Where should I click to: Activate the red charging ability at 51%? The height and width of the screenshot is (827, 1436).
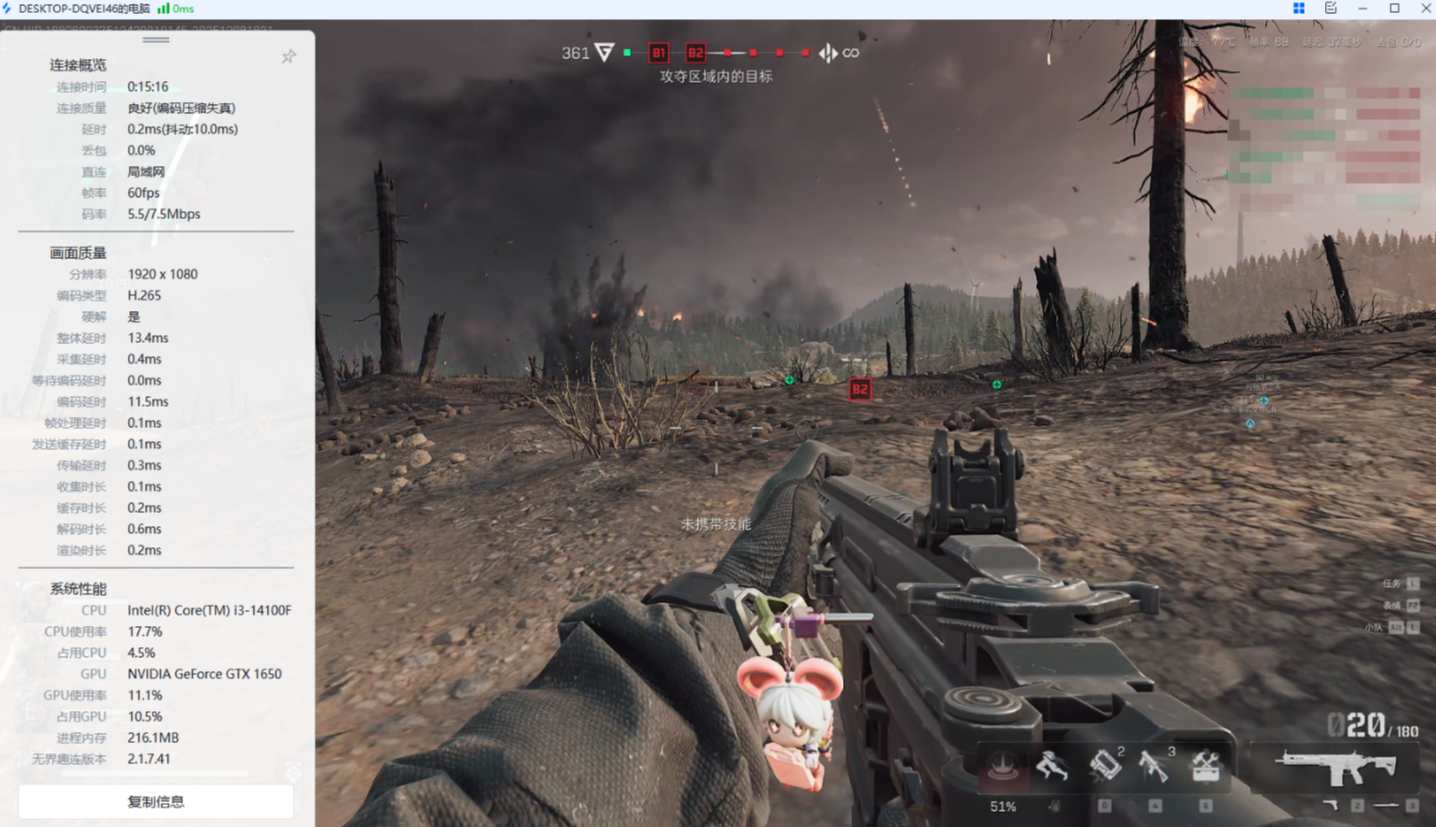1003,767
